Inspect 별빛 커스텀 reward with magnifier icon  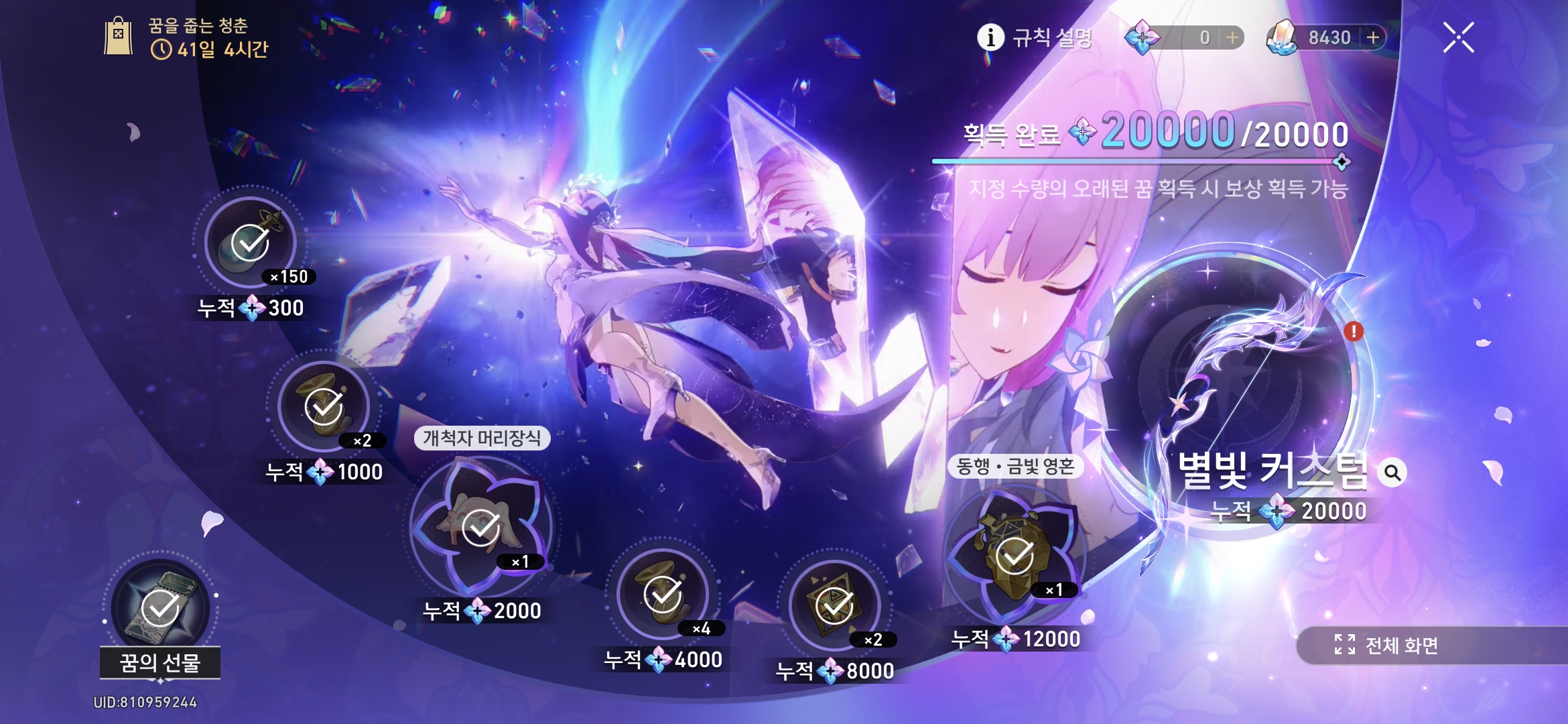pos(1392,473)
